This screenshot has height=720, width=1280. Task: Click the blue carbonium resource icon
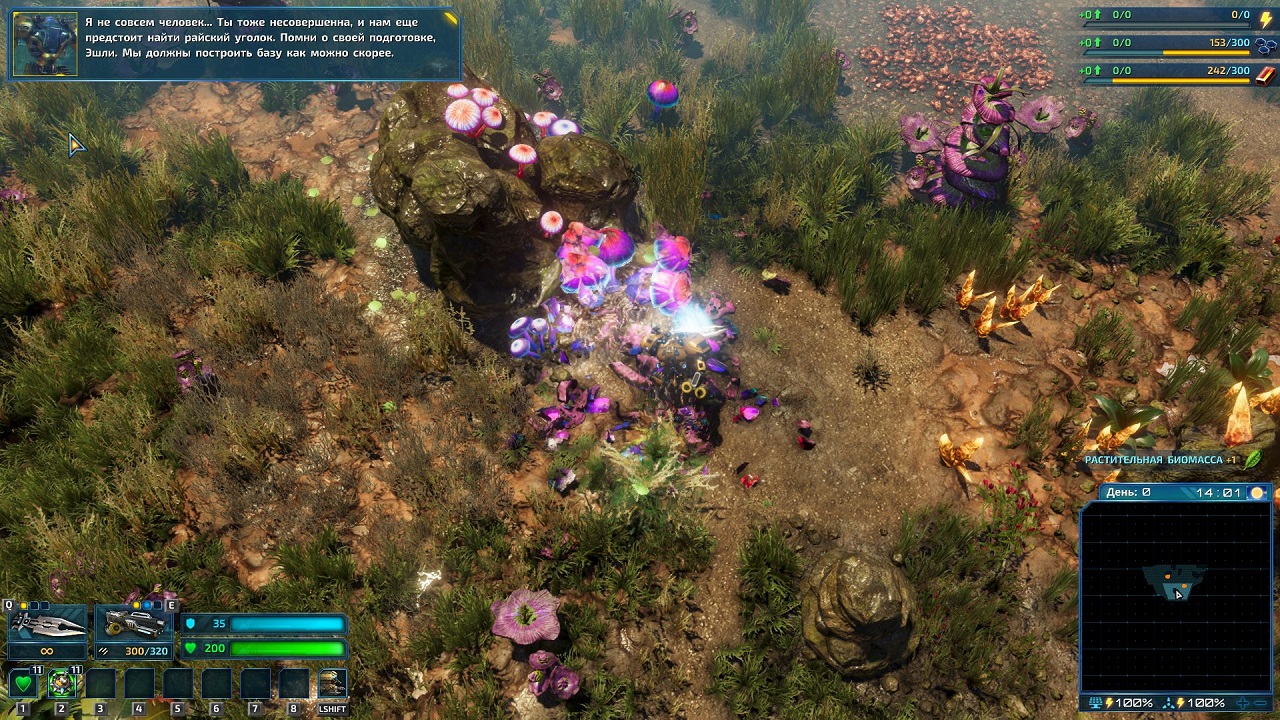point(1265,44)
